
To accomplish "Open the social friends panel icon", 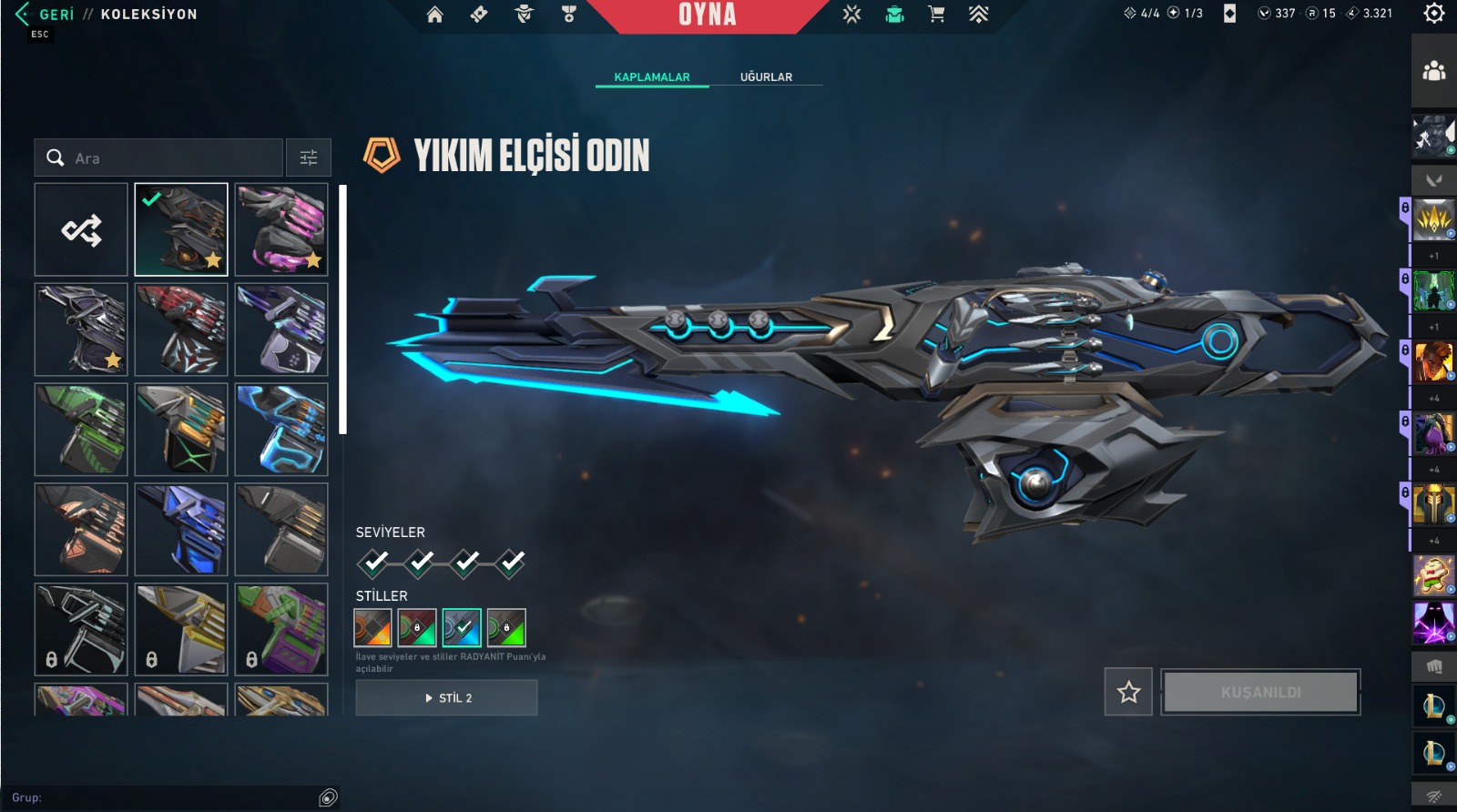I will tap(1434, 70).
